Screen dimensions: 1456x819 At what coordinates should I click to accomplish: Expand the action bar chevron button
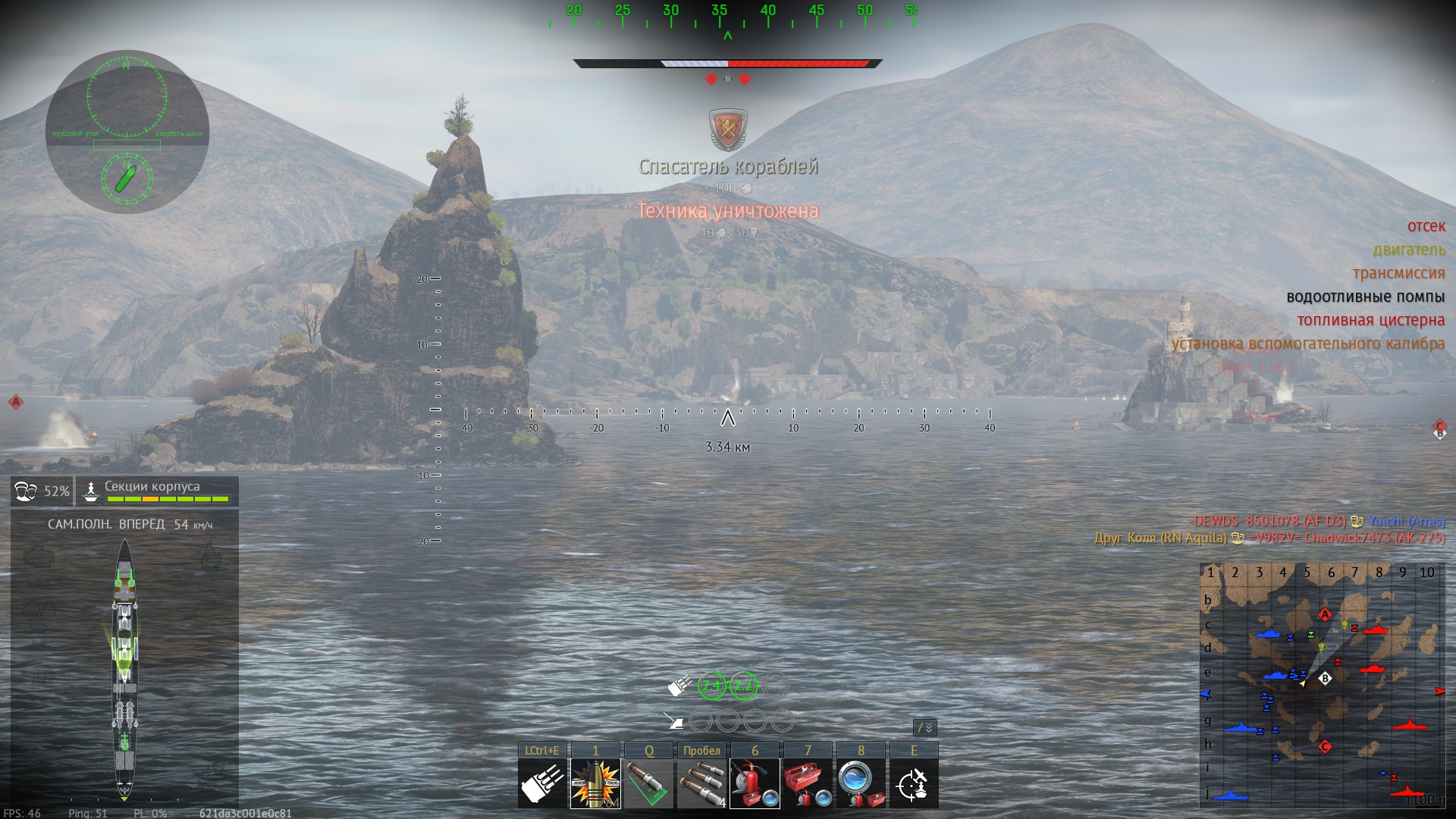pyautogui.click(x=925, y=728)
